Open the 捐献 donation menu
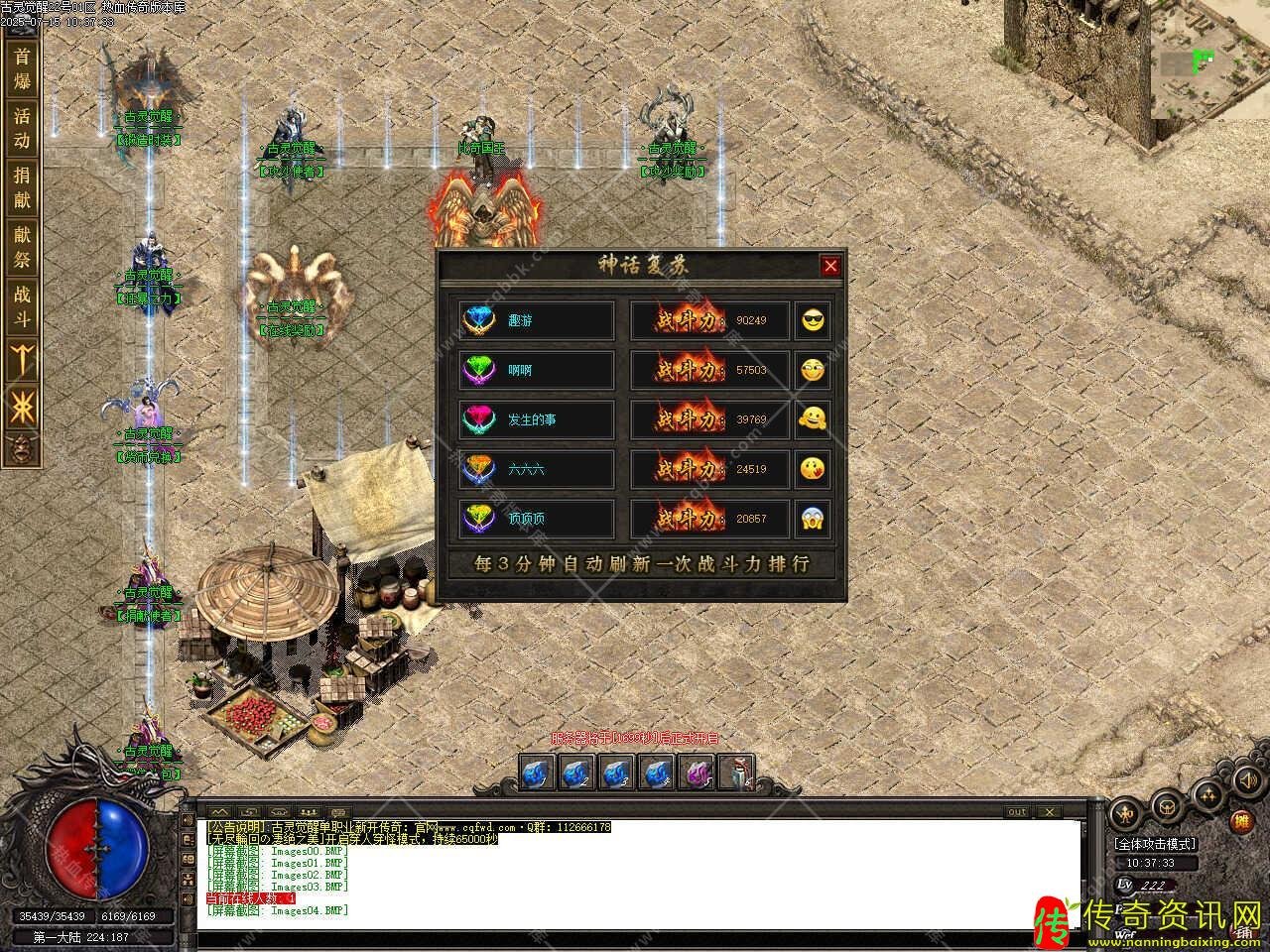This screenshot has width=1270, height=952. tap(22, 187)
